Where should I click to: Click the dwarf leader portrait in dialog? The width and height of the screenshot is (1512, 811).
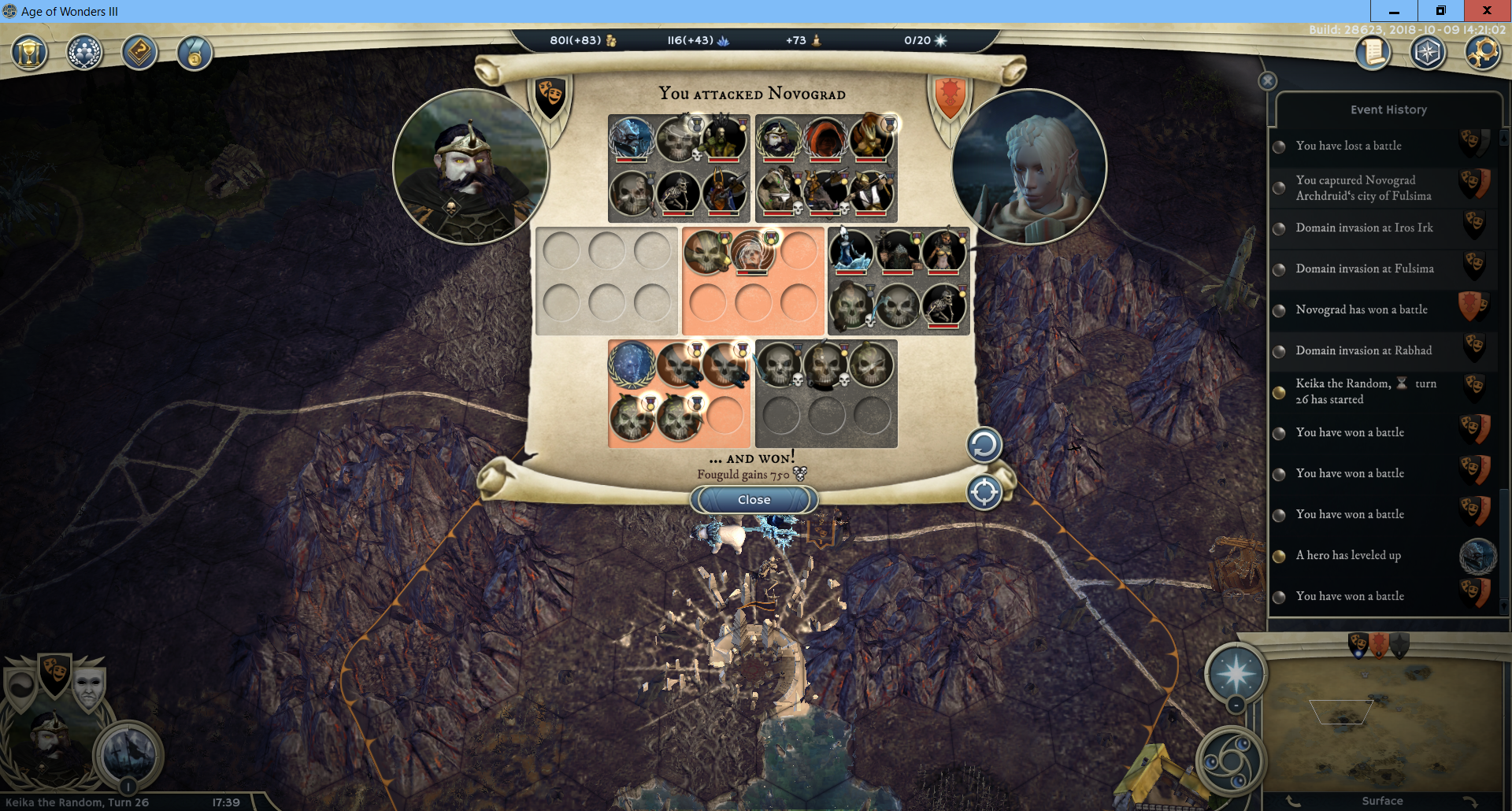pos(470,167)
